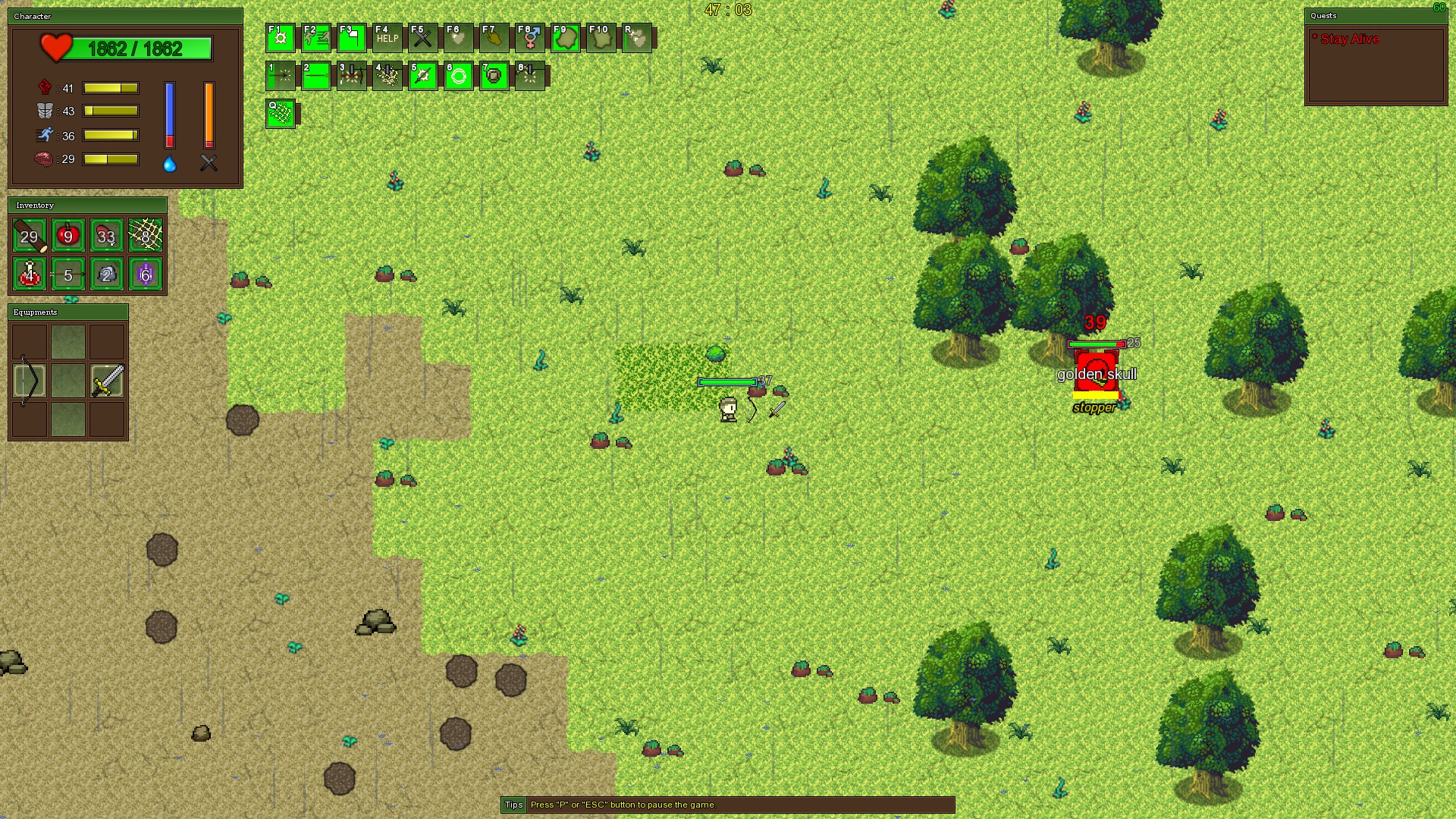Image resolution: width=1456 pixels, height=819 pixels.
Task: Click the F8 gender symbol skill icon
Action: coord(529,36)
